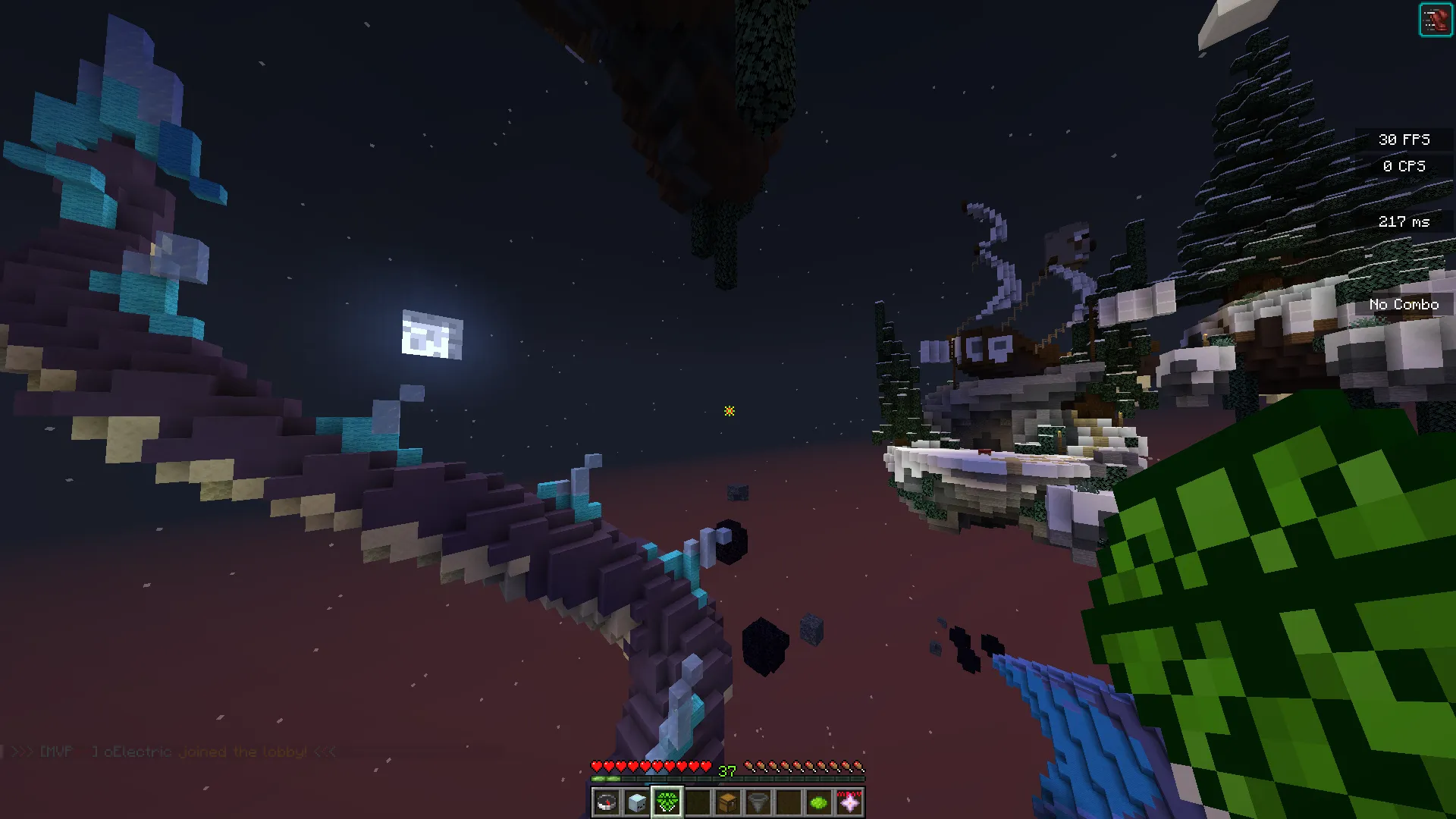The height and width of the screenshot is (819, 1456).
Task: Toggle the 30 FPS counter display
Action: click(1404, 139)
